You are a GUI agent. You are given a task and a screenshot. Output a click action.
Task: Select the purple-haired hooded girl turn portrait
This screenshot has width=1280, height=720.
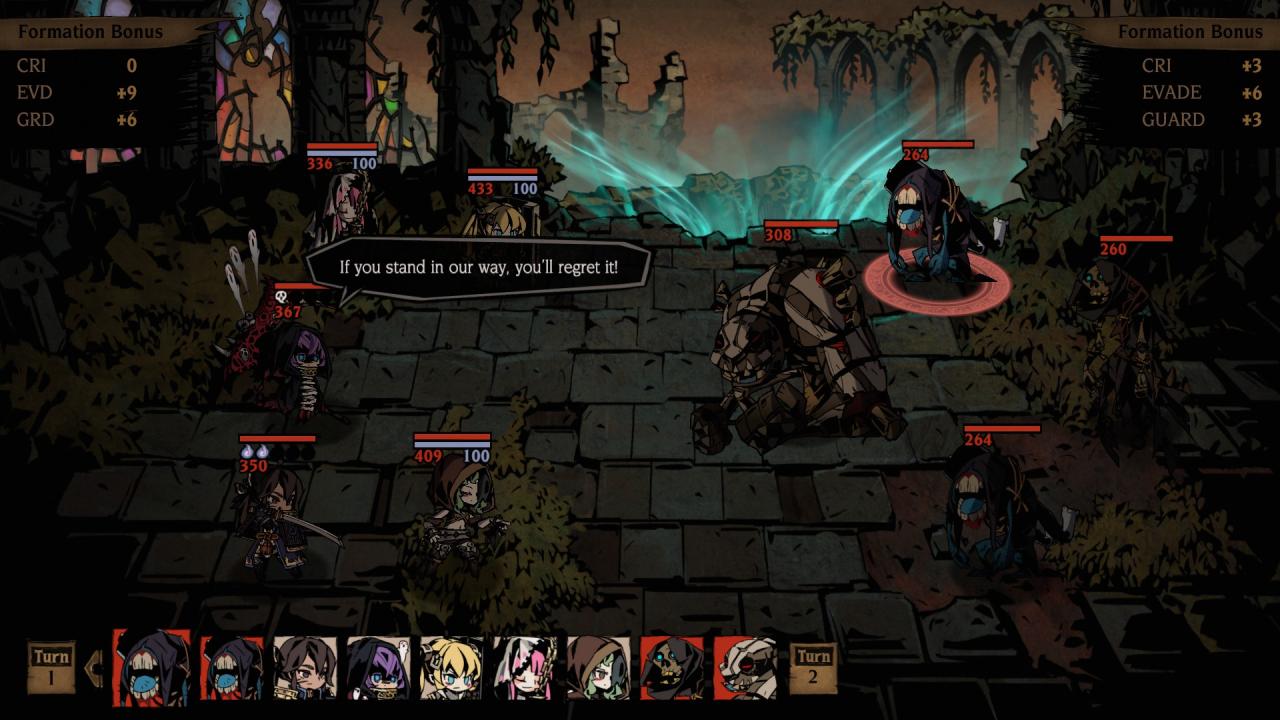[x=378, y=668]
